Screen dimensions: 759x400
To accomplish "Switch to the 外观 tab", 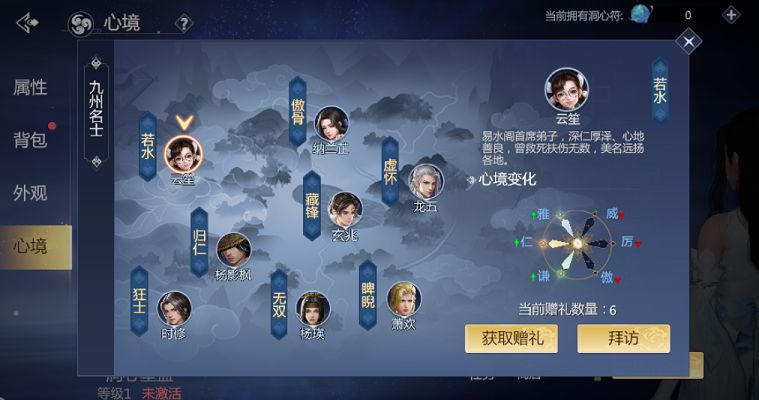I will (30, 193).
